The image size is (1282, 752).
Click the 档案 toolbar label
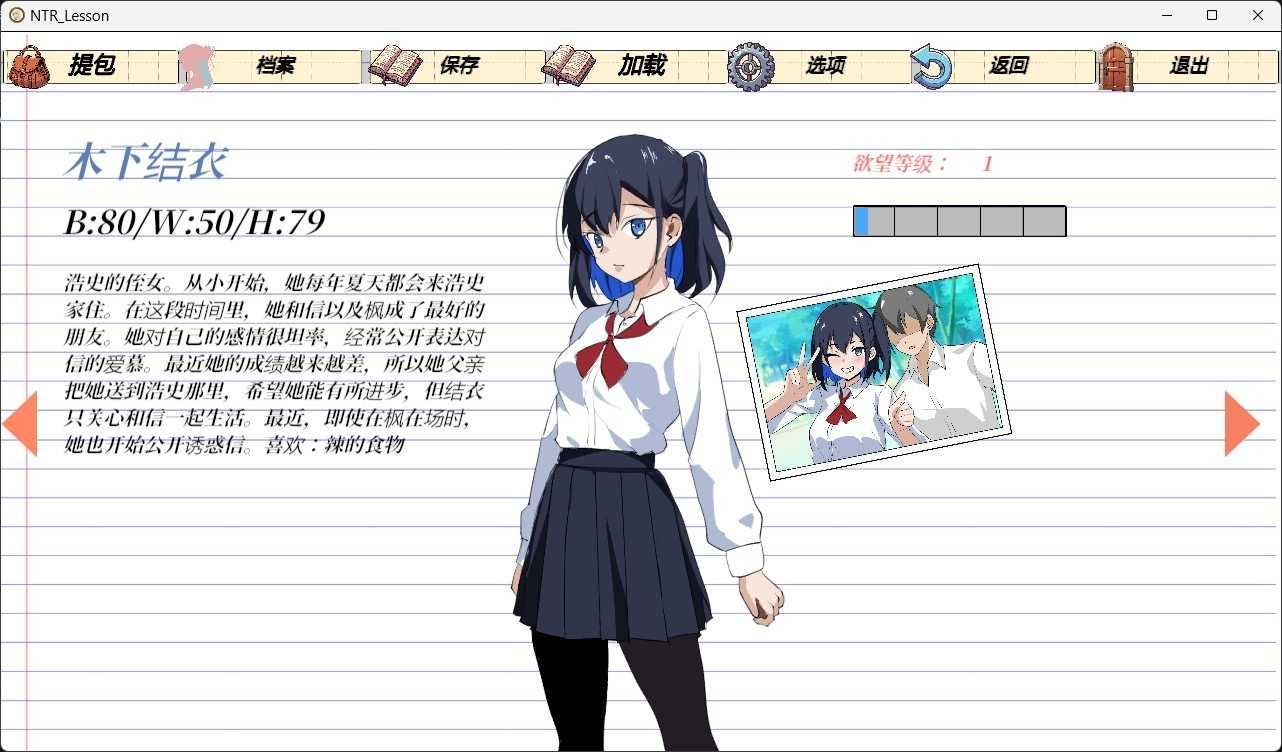(275, 66)
